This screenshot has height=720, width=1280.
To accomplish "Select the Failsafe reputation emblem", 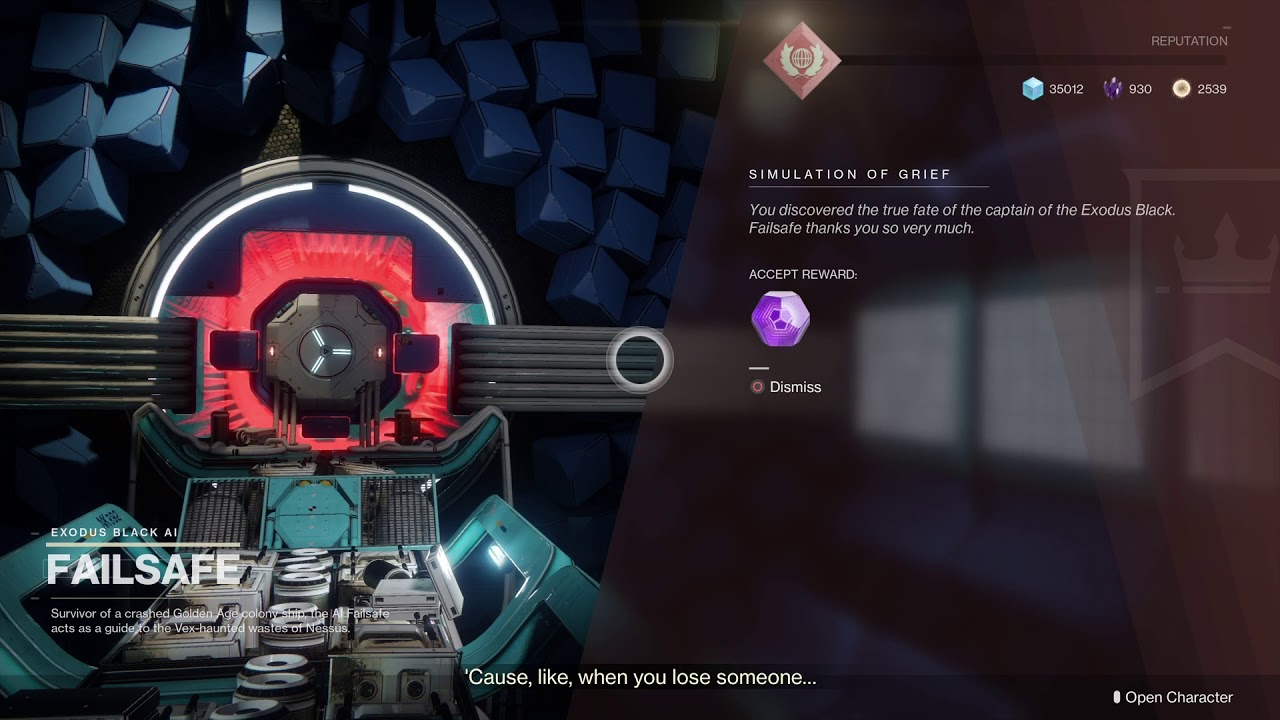I will click(802, 60).
